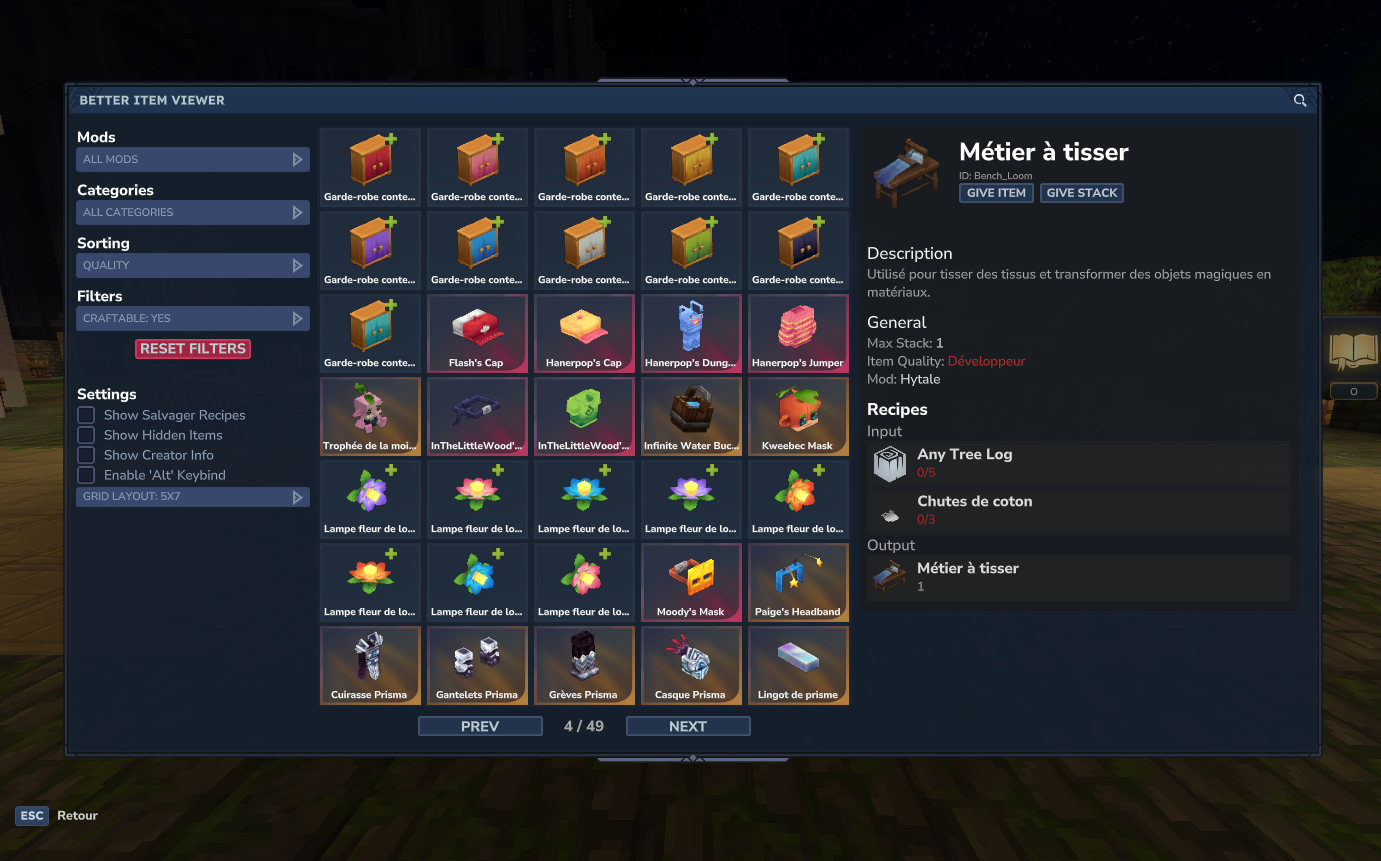The width and height of the screenshot is (1381, 861).
Task: Select the Kweebec Mask item
Action: point(798,416)
